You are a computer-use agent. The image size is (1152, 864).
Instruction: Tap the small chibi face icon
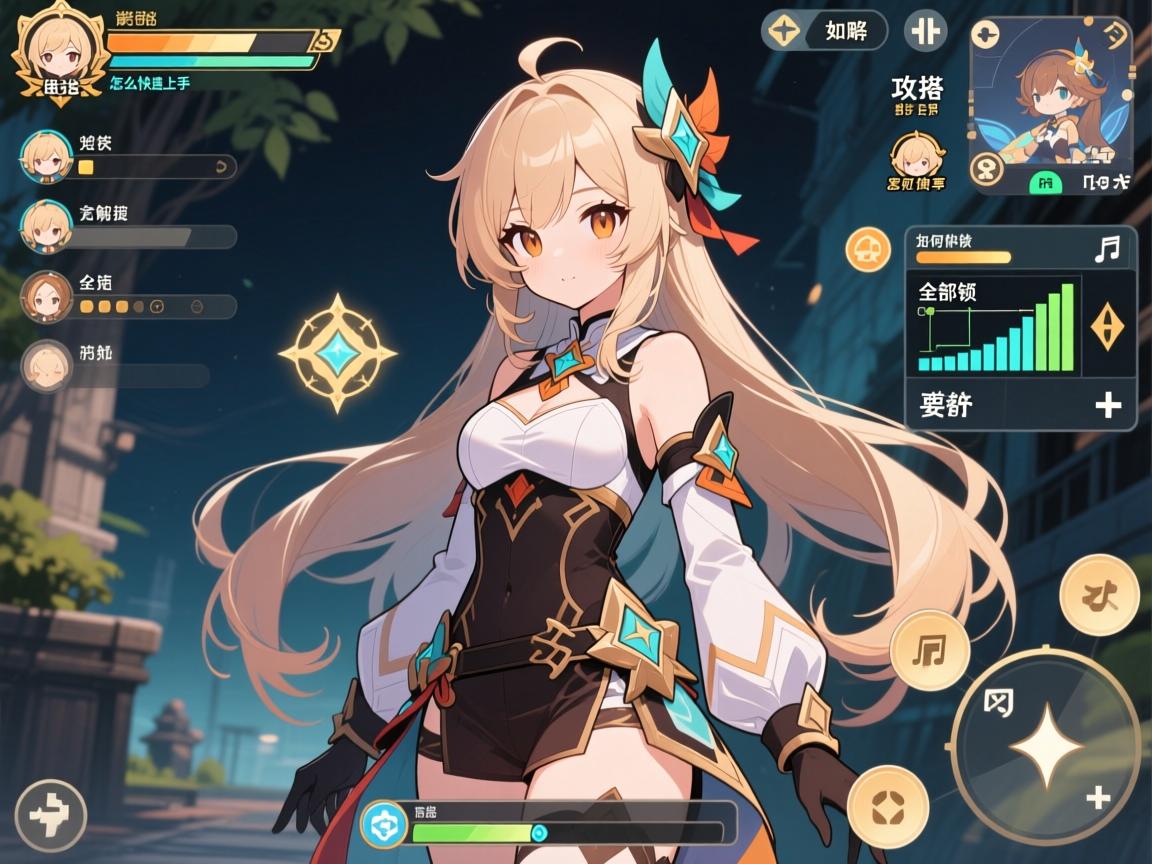(916, 155)
